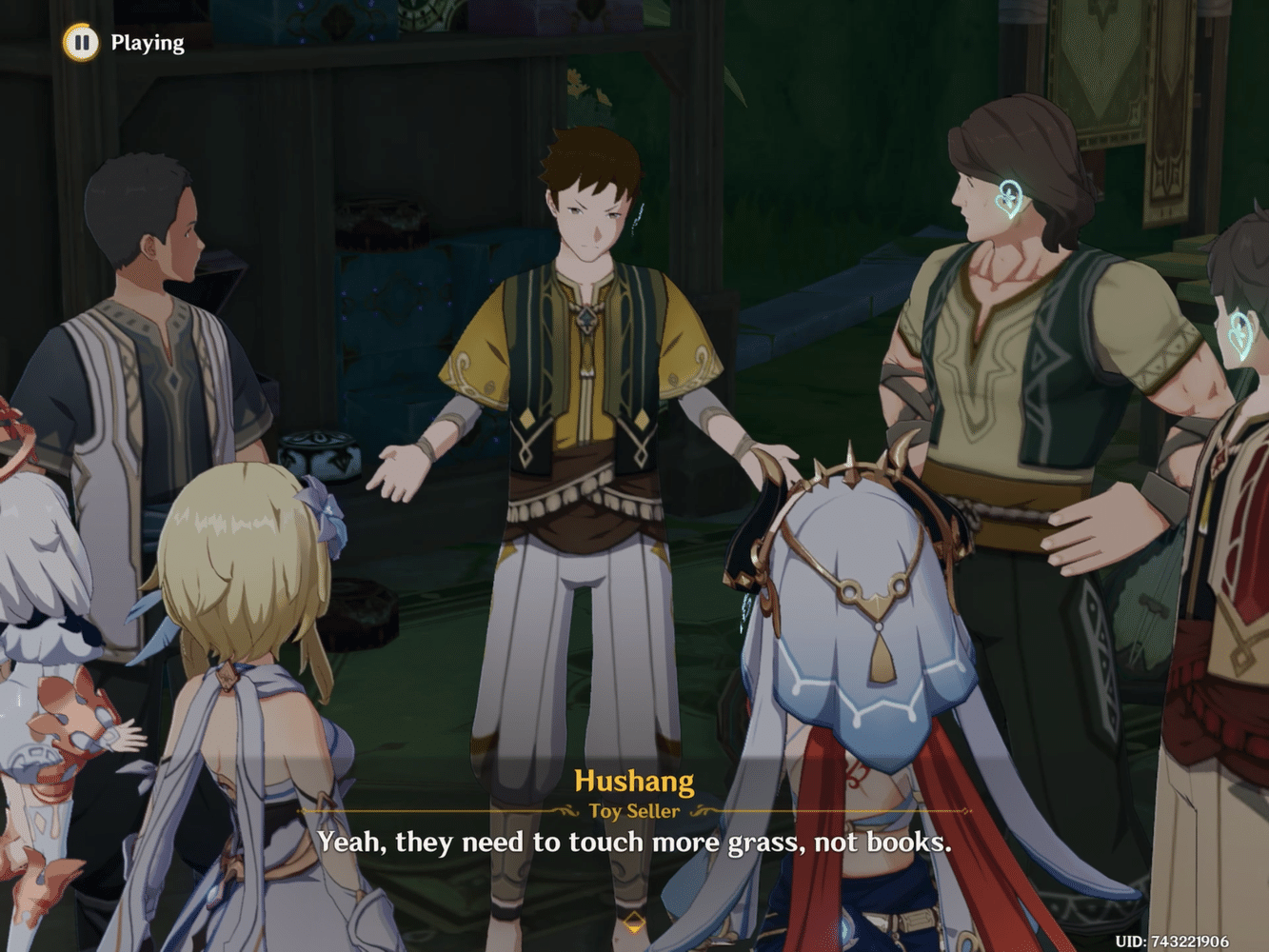1269x952 pixels.
Task: Toggle cutscene playback by clicking 'Playing'
Action: pyautogui.click(x=148, y=42)
